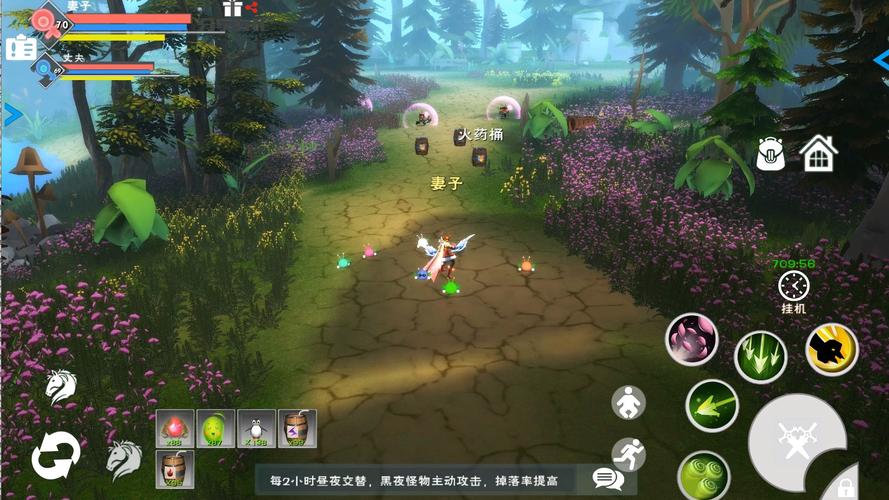Expand the left blue arrow panel
Image resolution: width=889 pixels, height=500 pixels.
pyautogui.click(x=13, y=115)
